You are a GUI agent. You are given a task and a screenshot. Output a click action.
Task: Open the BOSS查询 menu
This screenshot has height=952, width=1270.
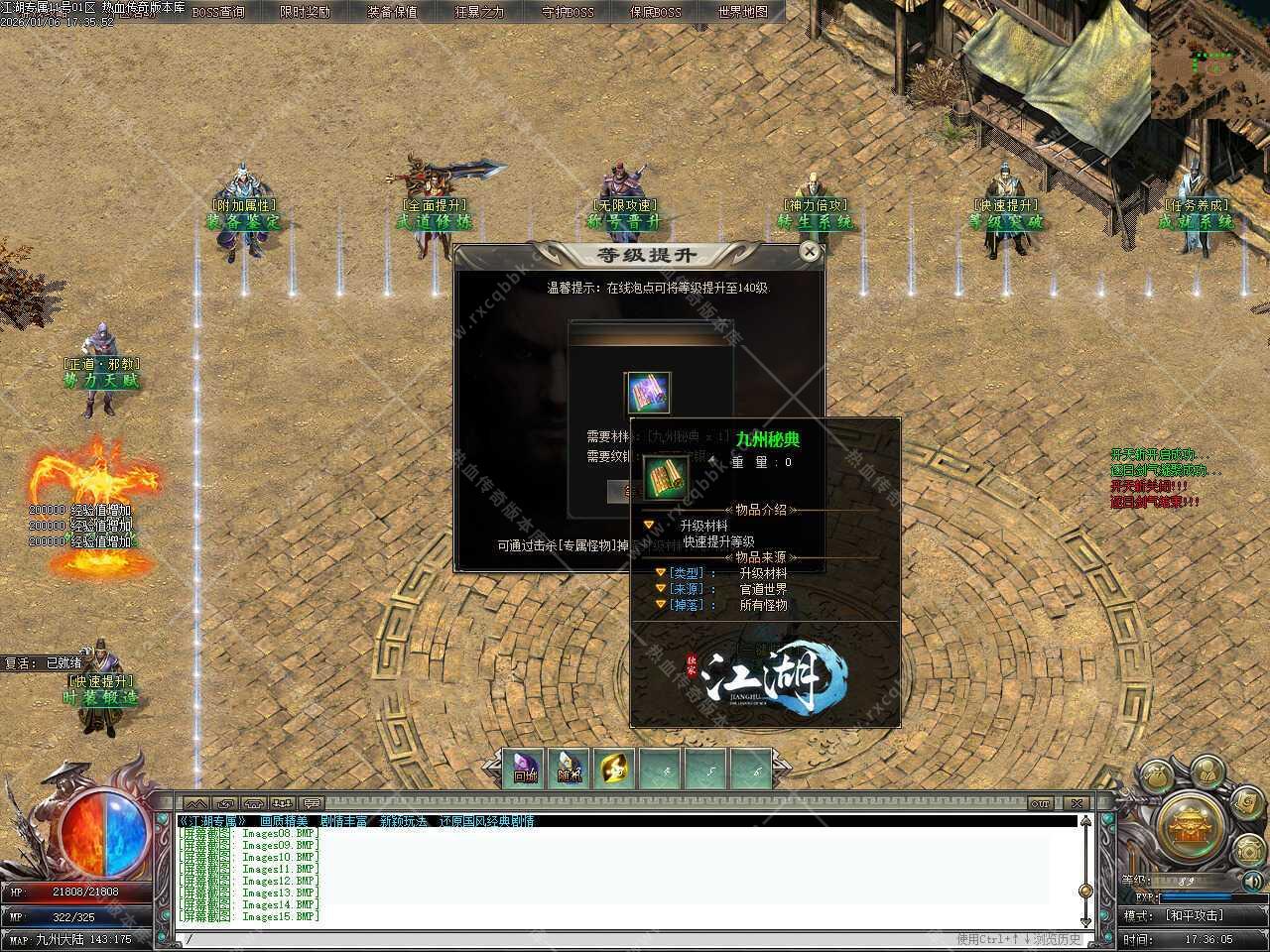click(217, 12)
